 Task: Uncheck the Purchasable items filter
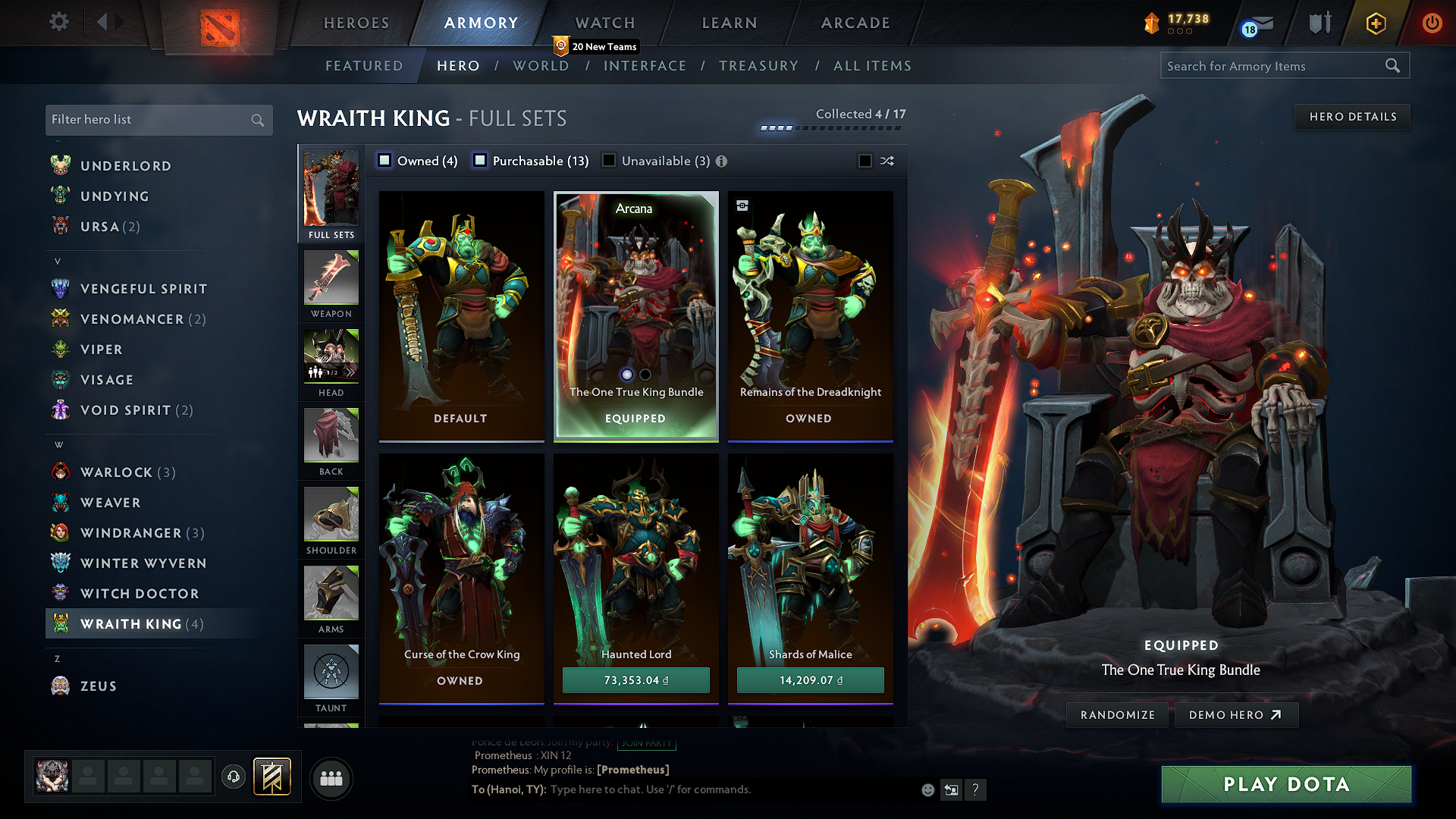(479, 161)
